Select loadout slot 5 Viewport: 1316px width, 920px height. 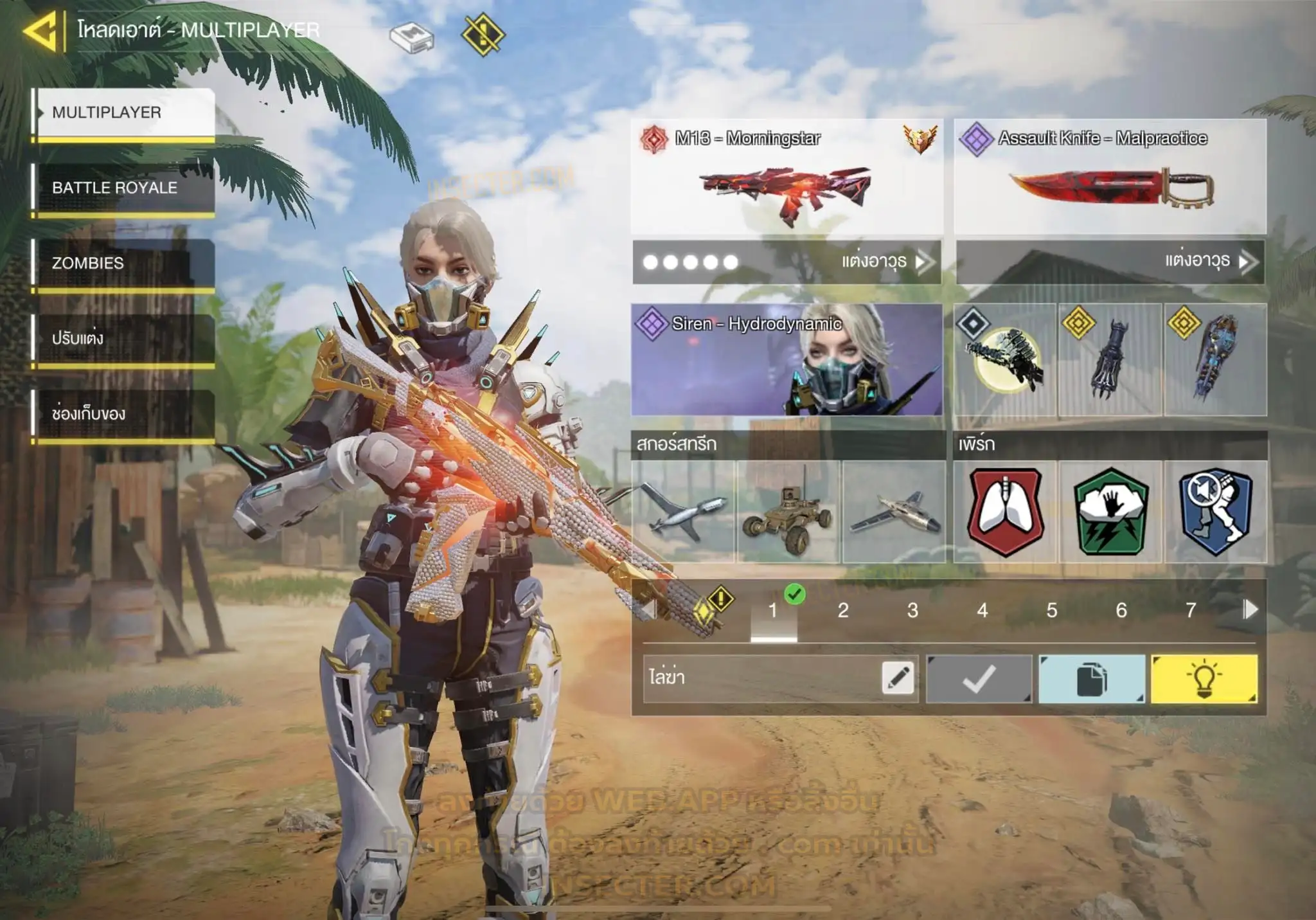coord(1052,610)
